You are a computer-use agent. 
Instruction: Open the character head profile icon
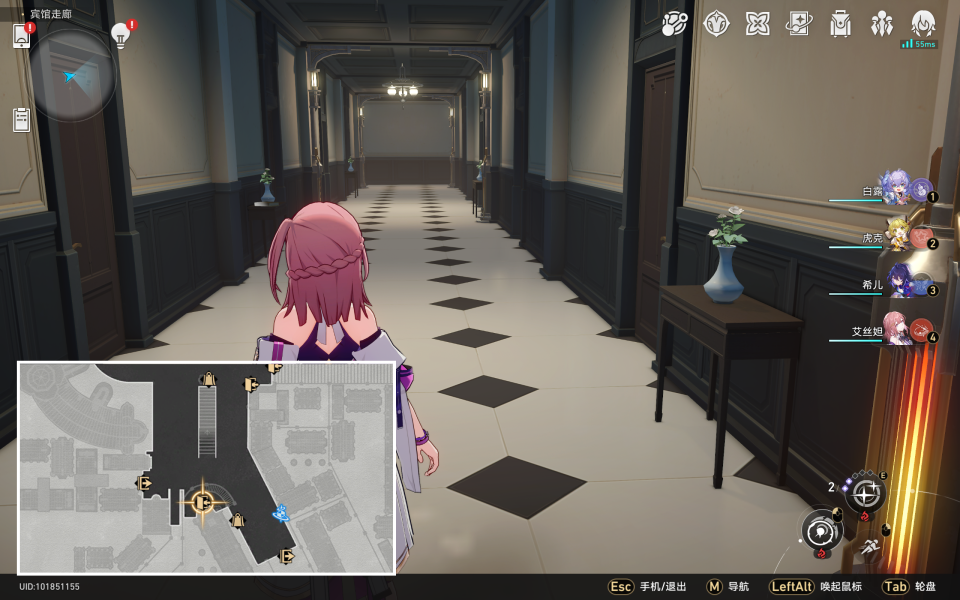coord(922,23)
